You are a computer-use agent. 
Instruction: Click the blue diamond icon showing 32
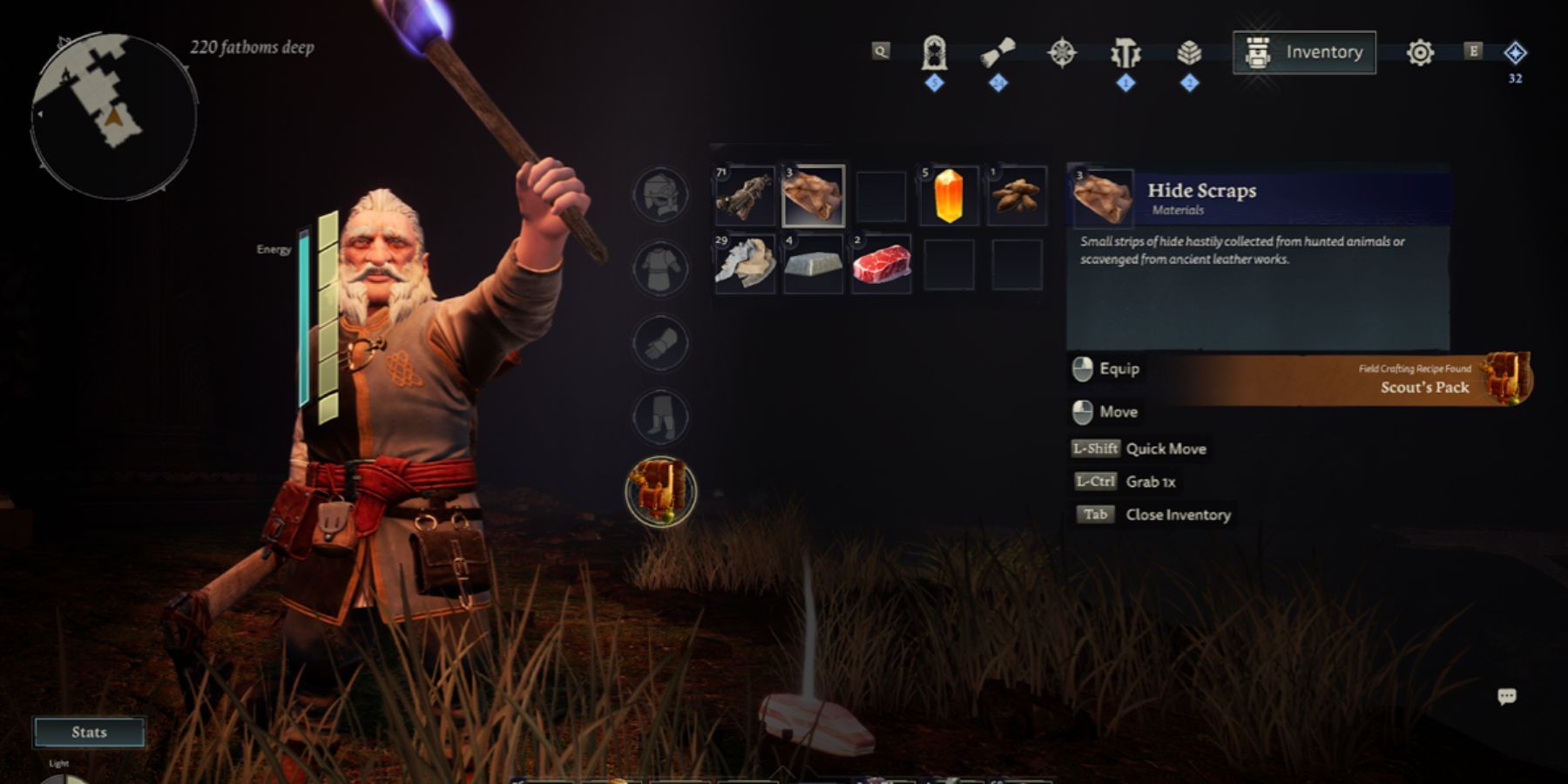[1513, 52]
